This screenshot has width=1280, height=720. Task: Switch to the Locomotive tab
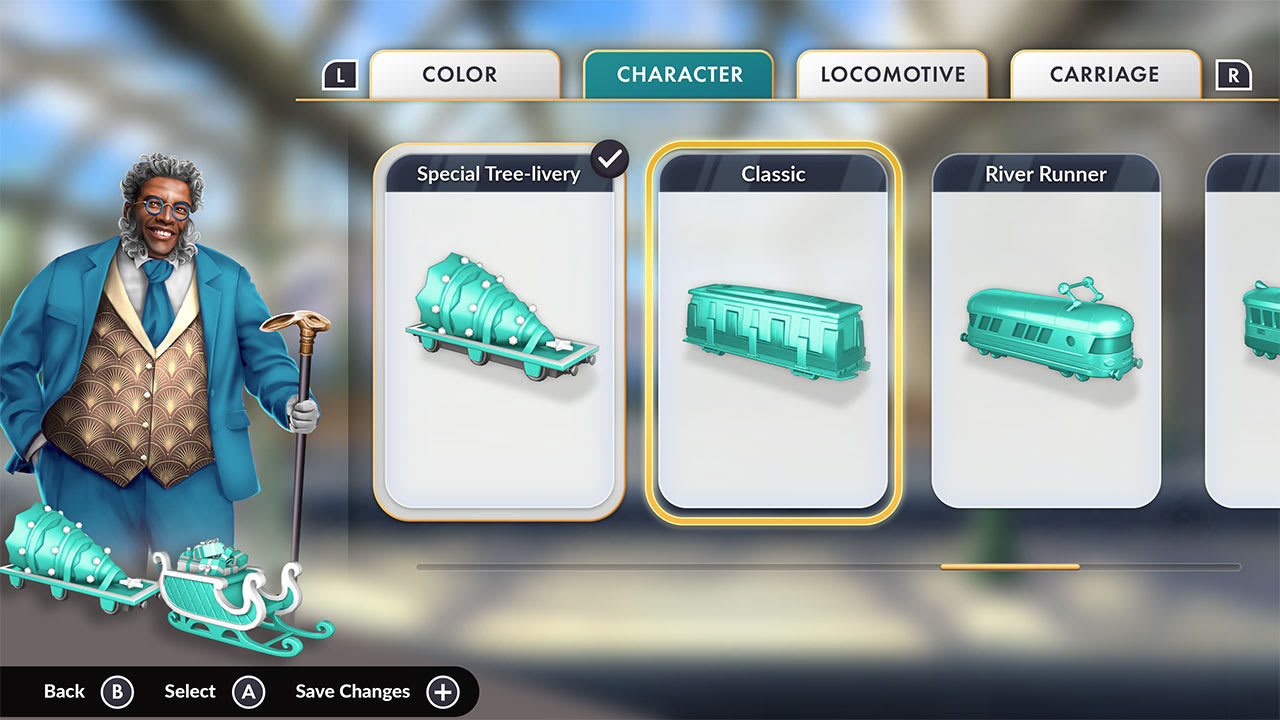point(892,75)
